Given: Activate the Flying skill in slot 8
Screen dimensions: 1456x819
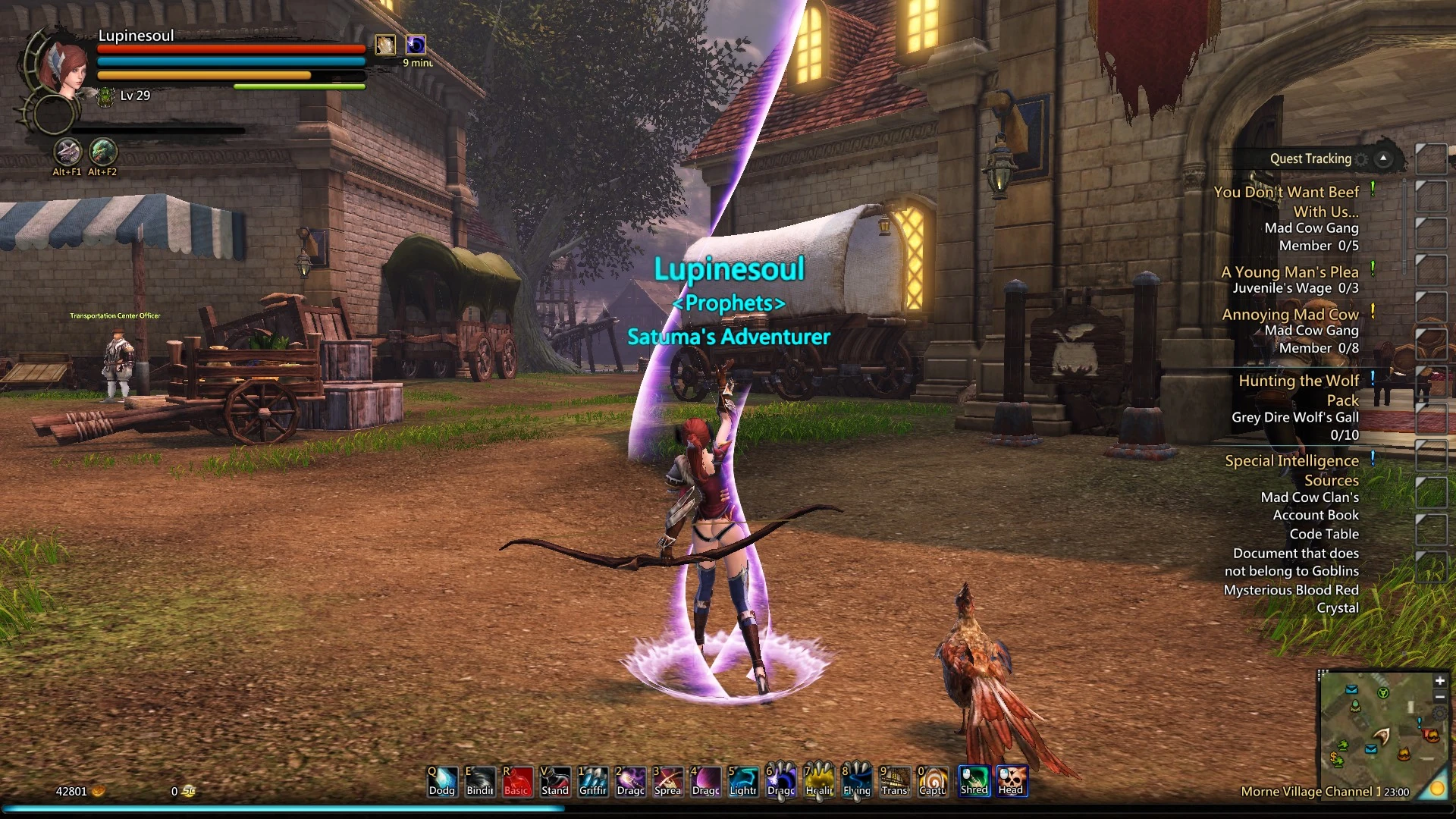Looking at the screenshot, I should point(857,780).
